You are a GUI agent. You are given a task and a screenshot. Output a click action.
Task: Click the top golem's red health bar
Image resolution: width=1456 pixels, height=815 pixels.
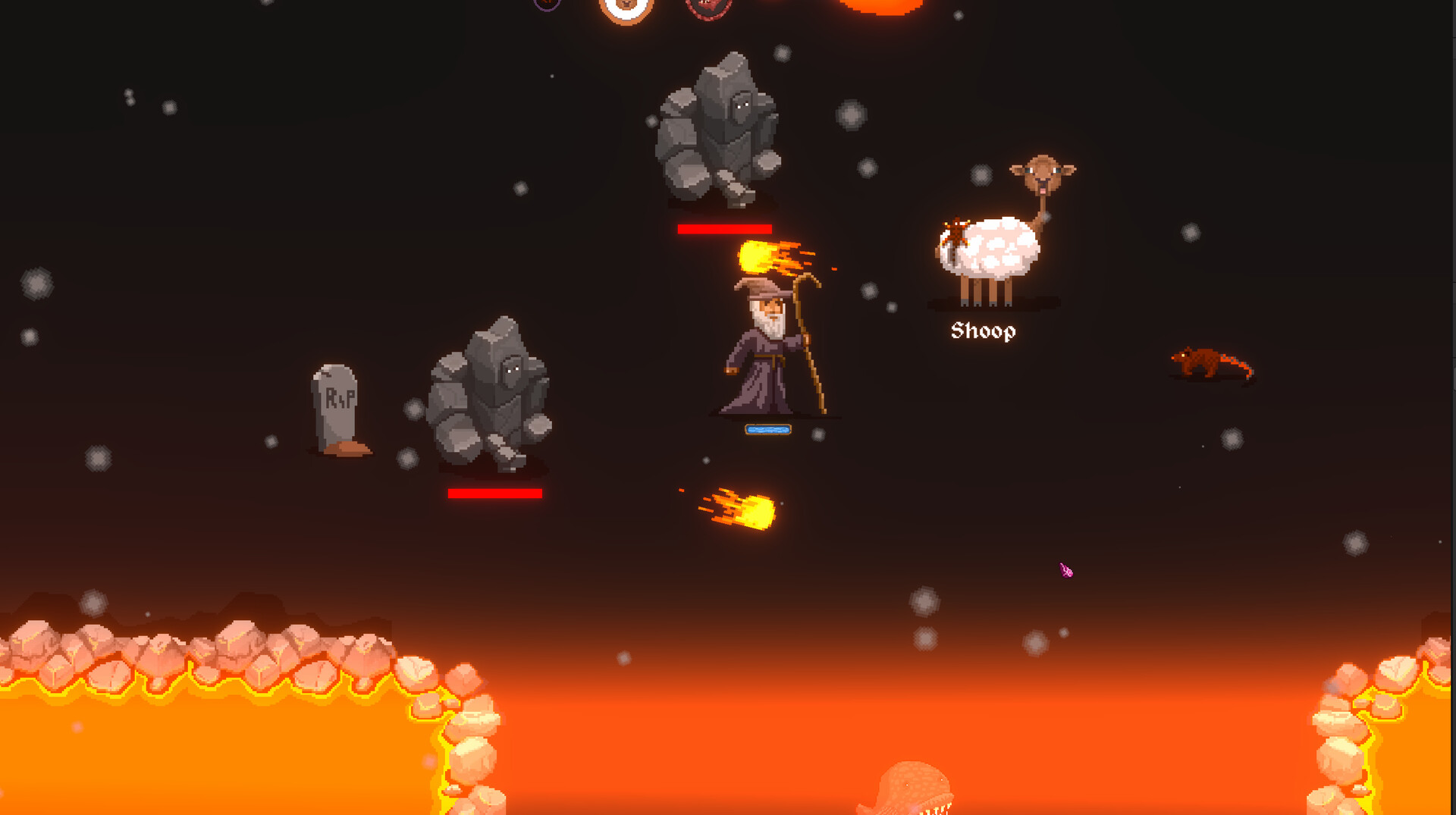click(724, 227)
